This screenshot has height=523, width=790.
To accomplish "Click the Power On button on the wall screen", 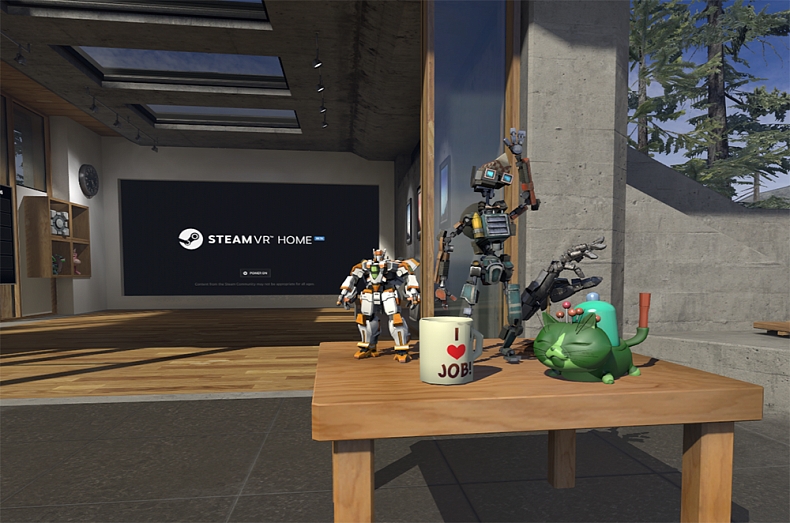I will (255, 272).
